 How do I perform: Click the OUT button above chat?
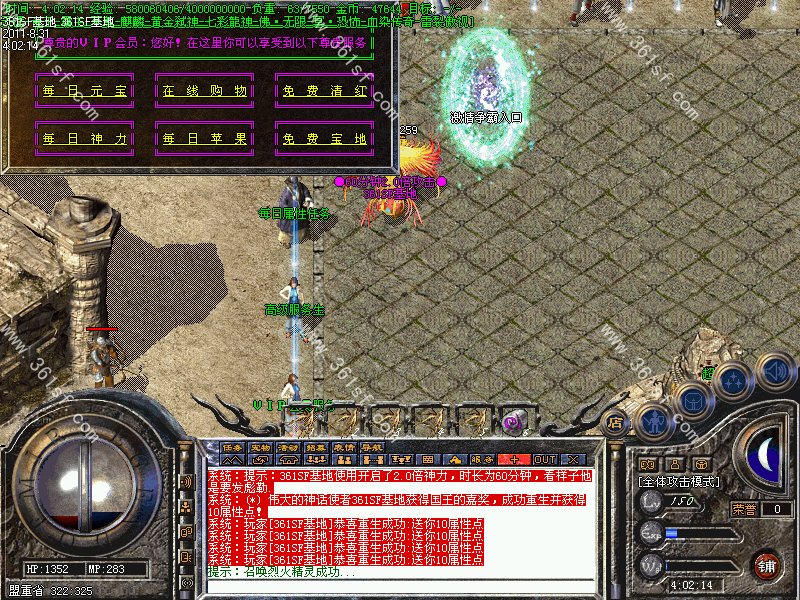click(x=544, y=459)
